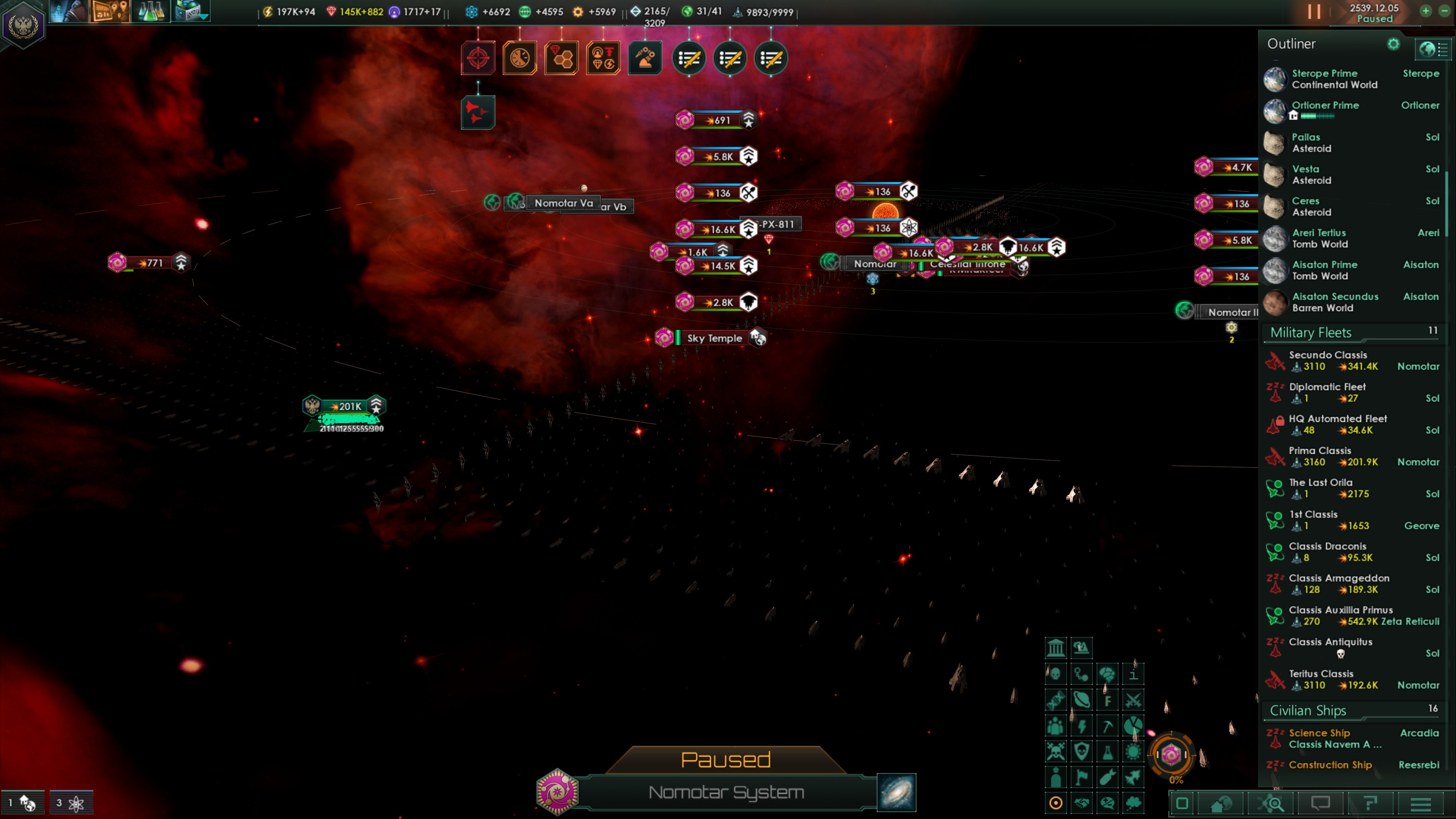Open the chat speech bubble button

point(1321,803)
